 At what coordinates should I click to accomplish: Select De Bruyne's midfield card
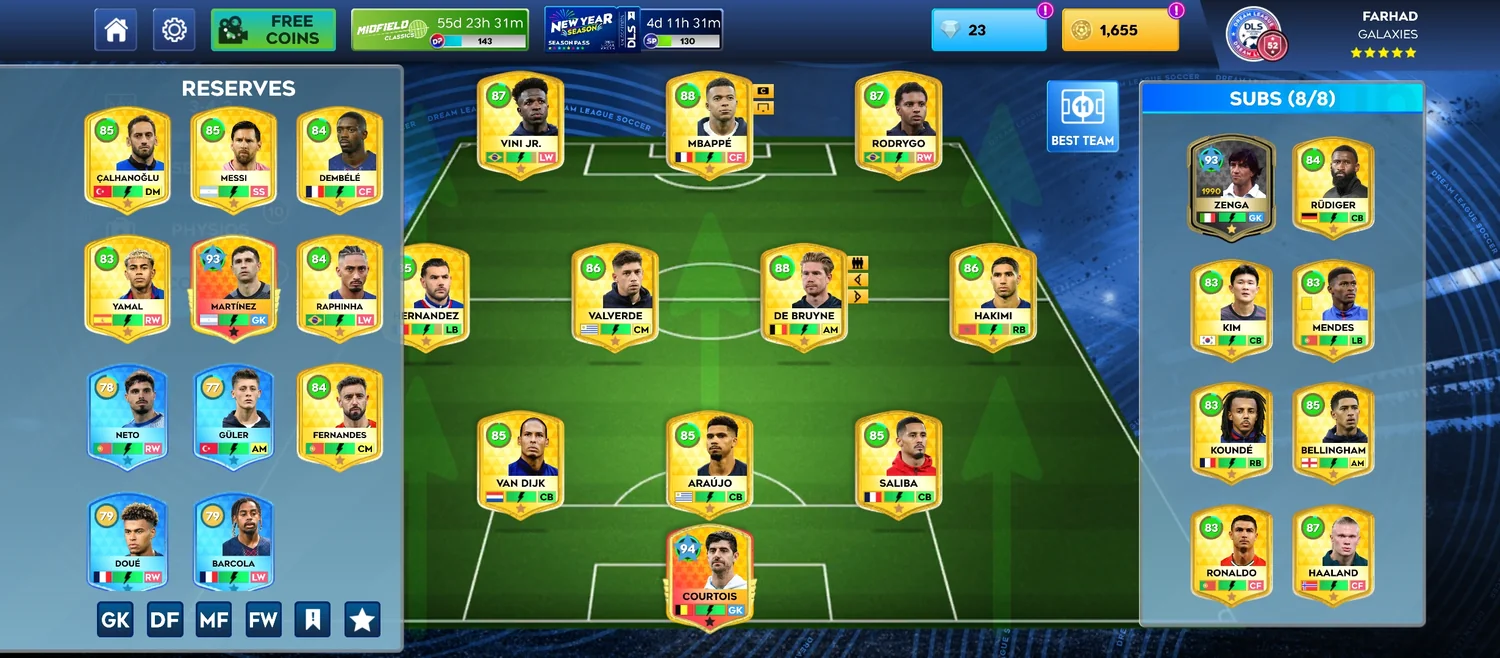[804, 297]
